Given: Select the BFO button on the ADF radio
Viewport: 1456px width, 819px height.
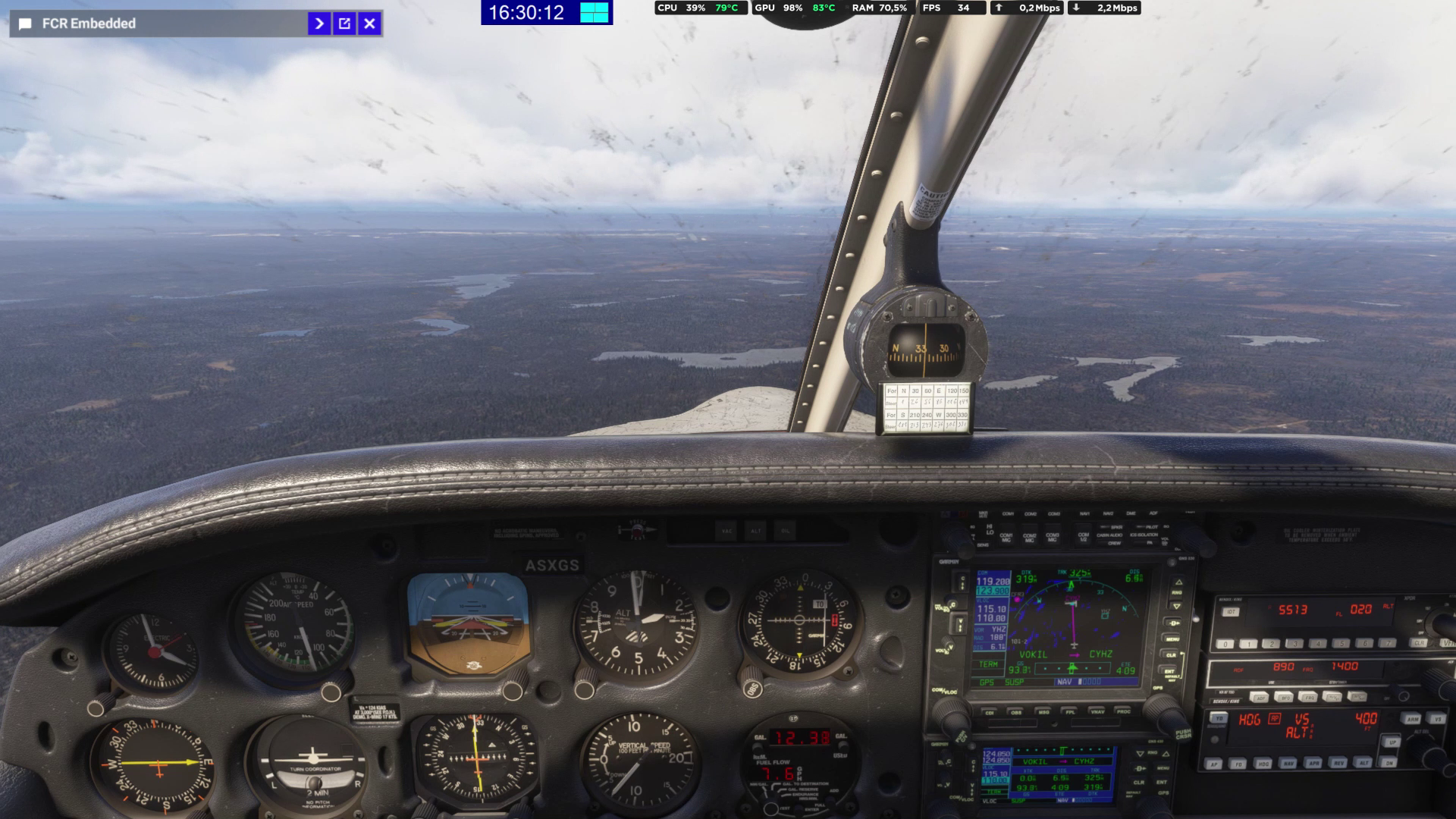Looking at the screenshot, I should click(1284, 697).
